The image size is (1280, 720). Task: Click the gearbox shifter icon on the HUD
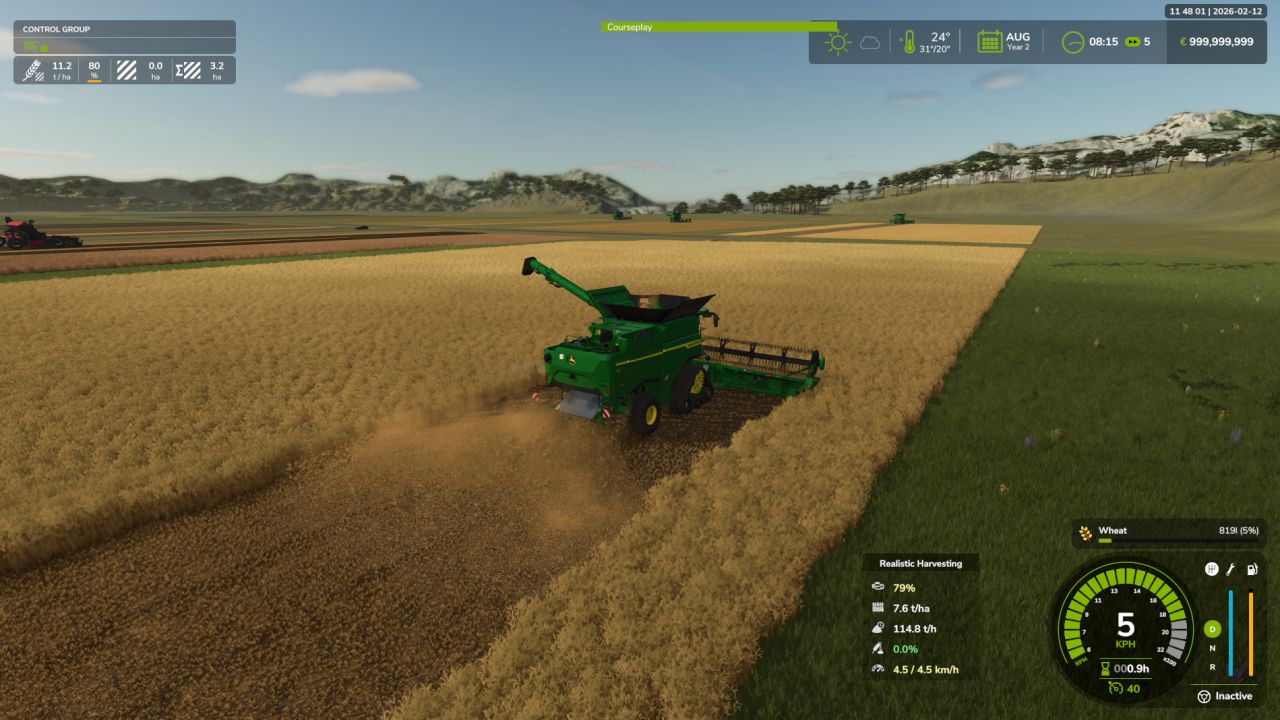click(x=1211, y=569)
